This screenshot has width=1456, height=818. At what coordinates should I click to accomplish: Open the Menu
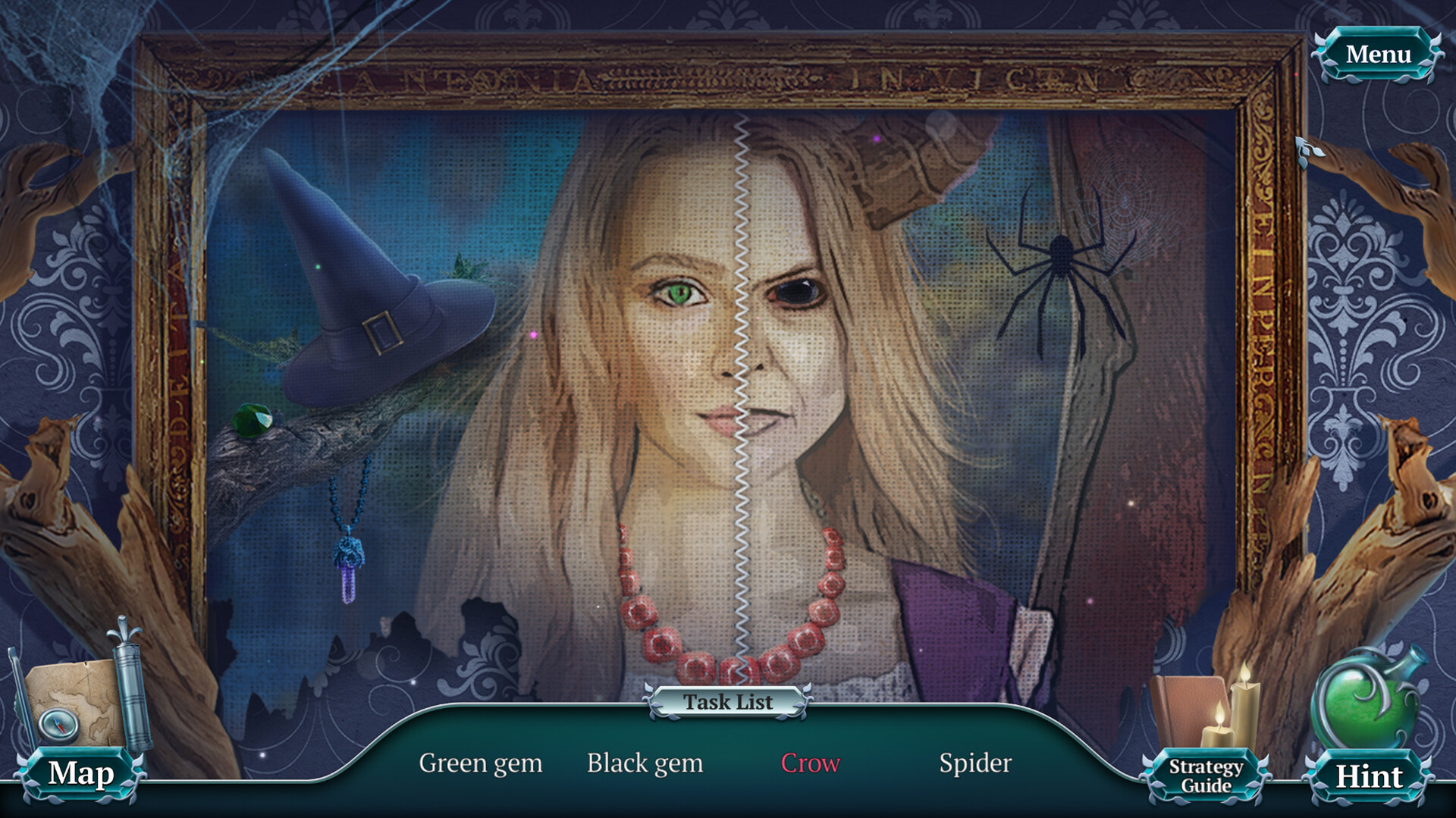[1380, 53]
